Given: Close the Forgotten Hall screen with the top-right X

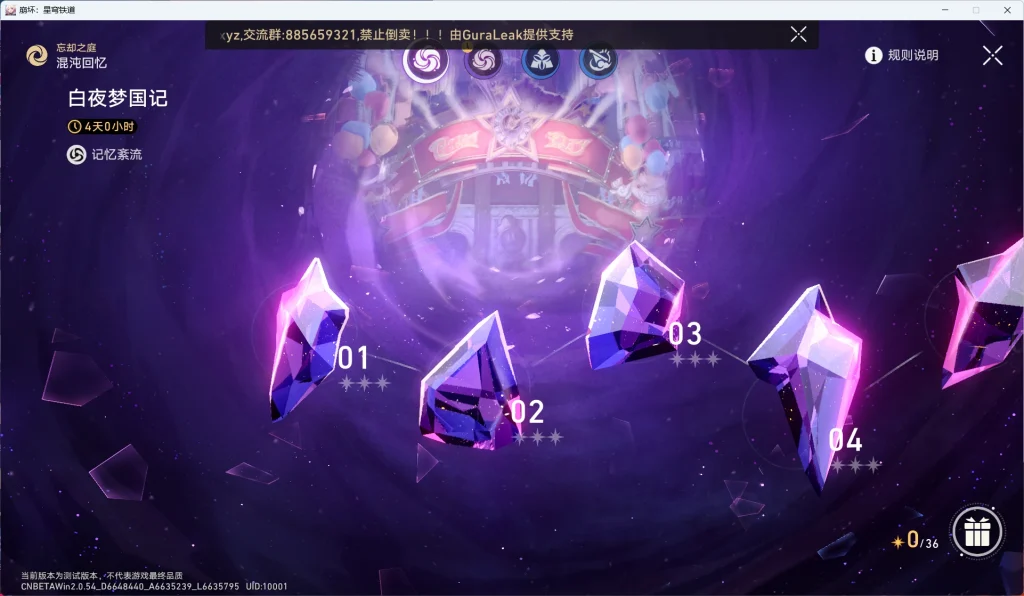Looking at the screenshot, I should 992,56.
